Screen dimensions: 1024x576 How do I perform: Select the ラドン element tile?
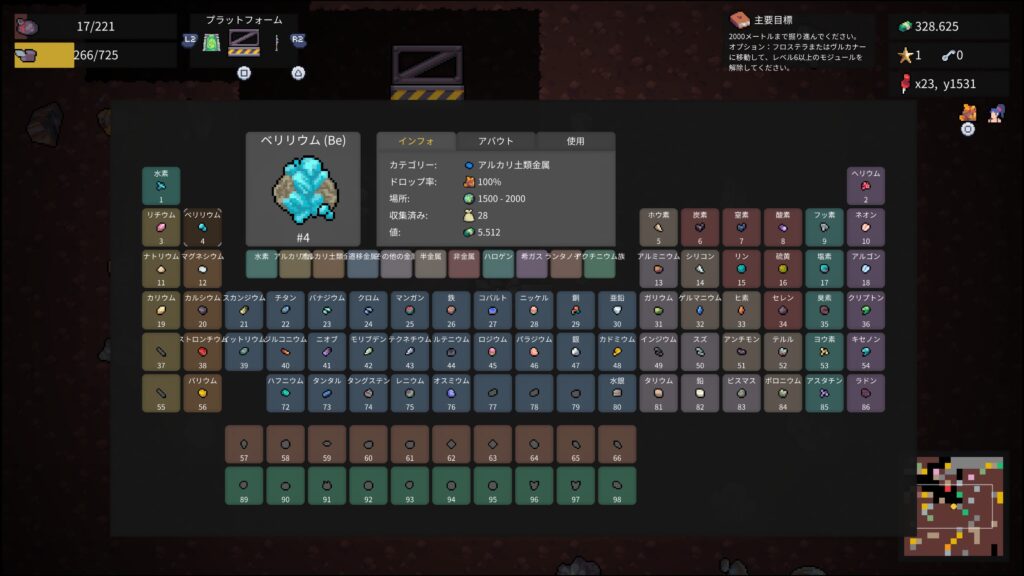(866, 393)
